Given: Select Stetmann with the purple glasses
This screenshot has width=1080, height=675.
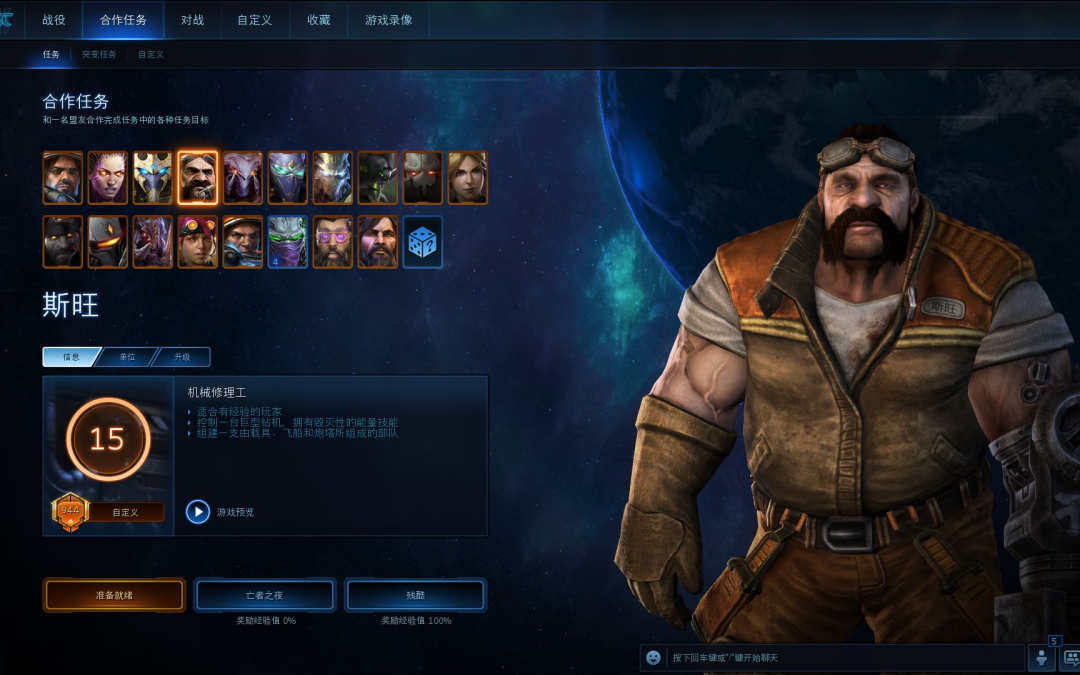Looking at the screenshot, I should pos(332,242).
